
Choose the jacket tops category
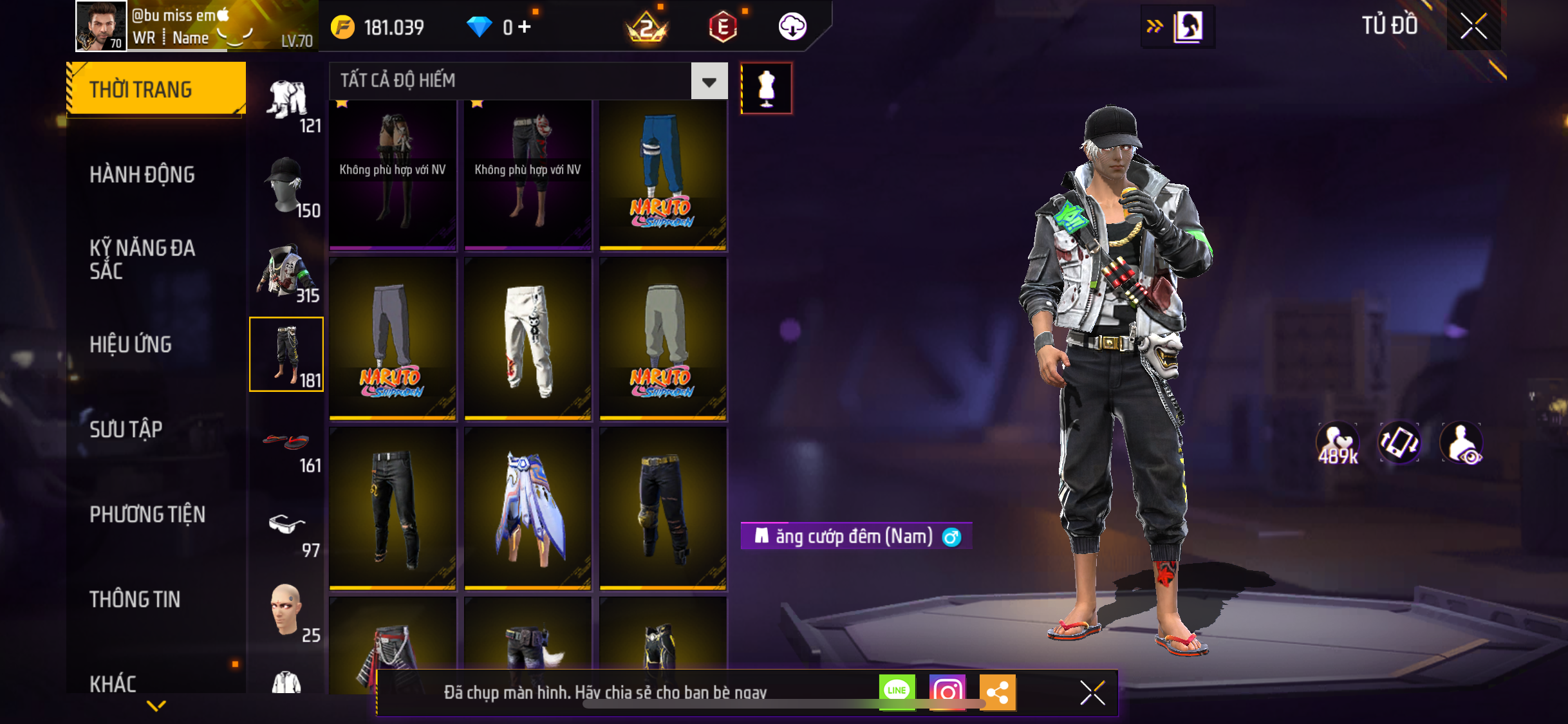pyautogui.click(x=286, y=270)
